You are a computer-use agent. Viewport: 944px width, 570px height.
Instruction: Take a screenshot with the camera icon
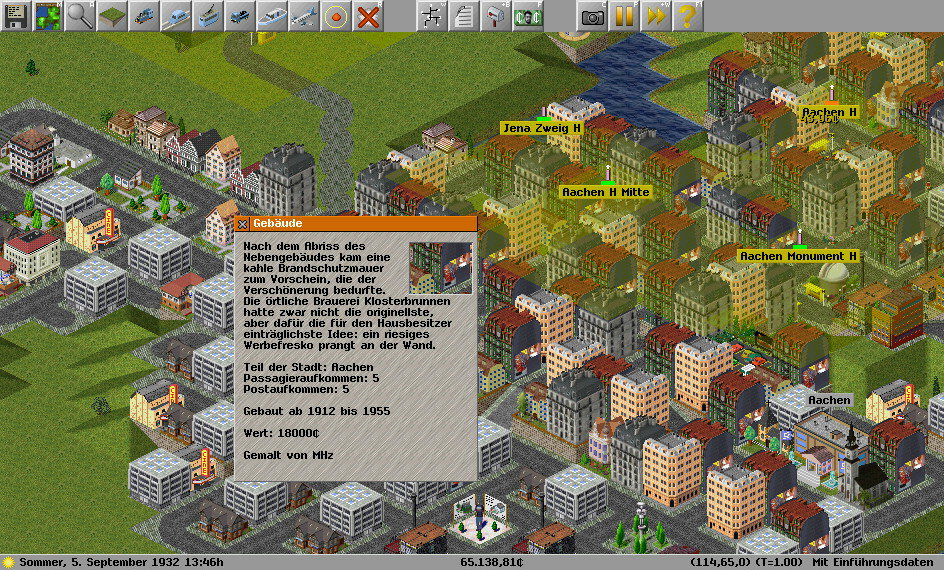point(592,15)
